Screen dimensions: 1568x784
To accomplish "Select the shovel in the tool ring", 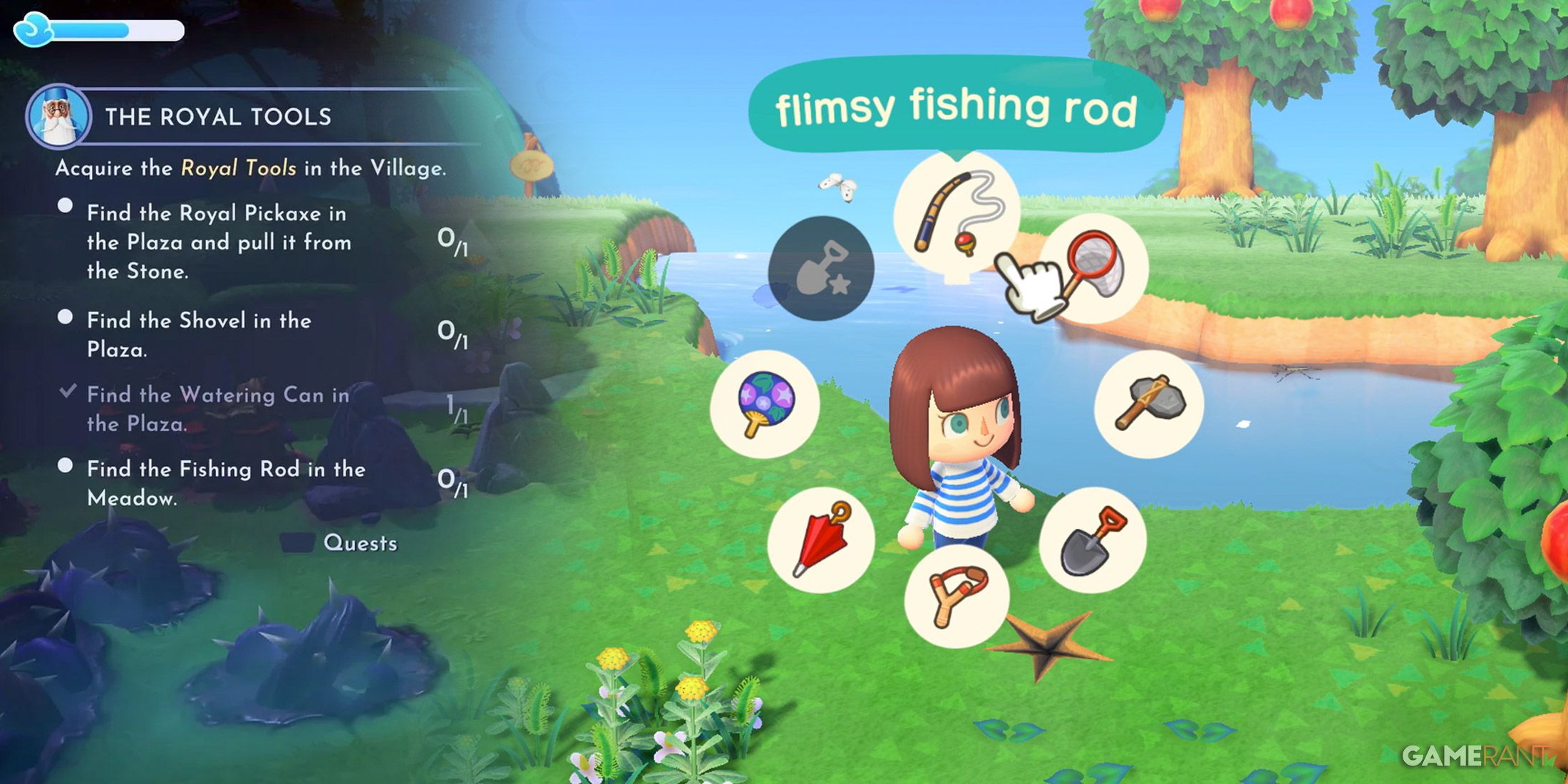I will tap(1093, 540).
